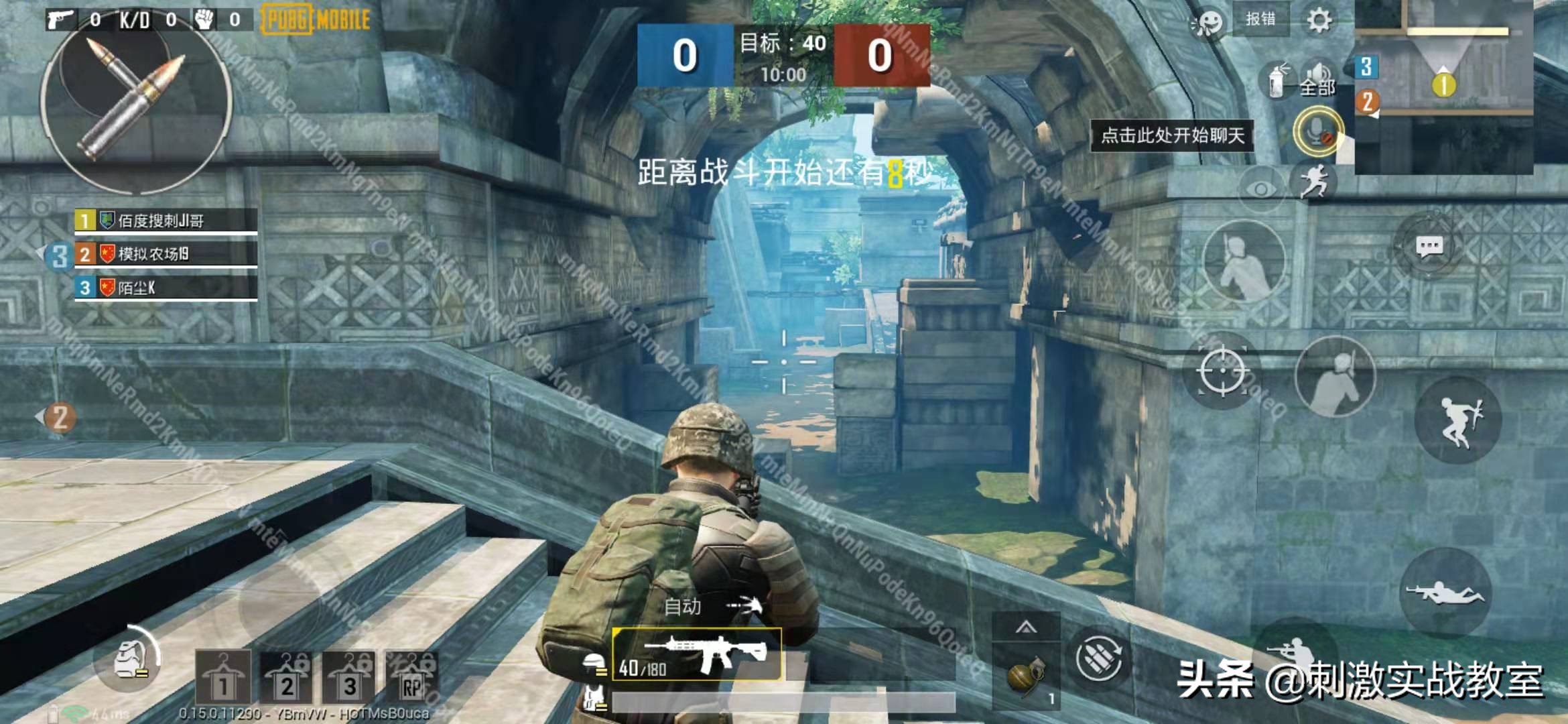Viewport: 1568px width, 724px height.
Task: Tap the jump button
Action: (1458, 420)
